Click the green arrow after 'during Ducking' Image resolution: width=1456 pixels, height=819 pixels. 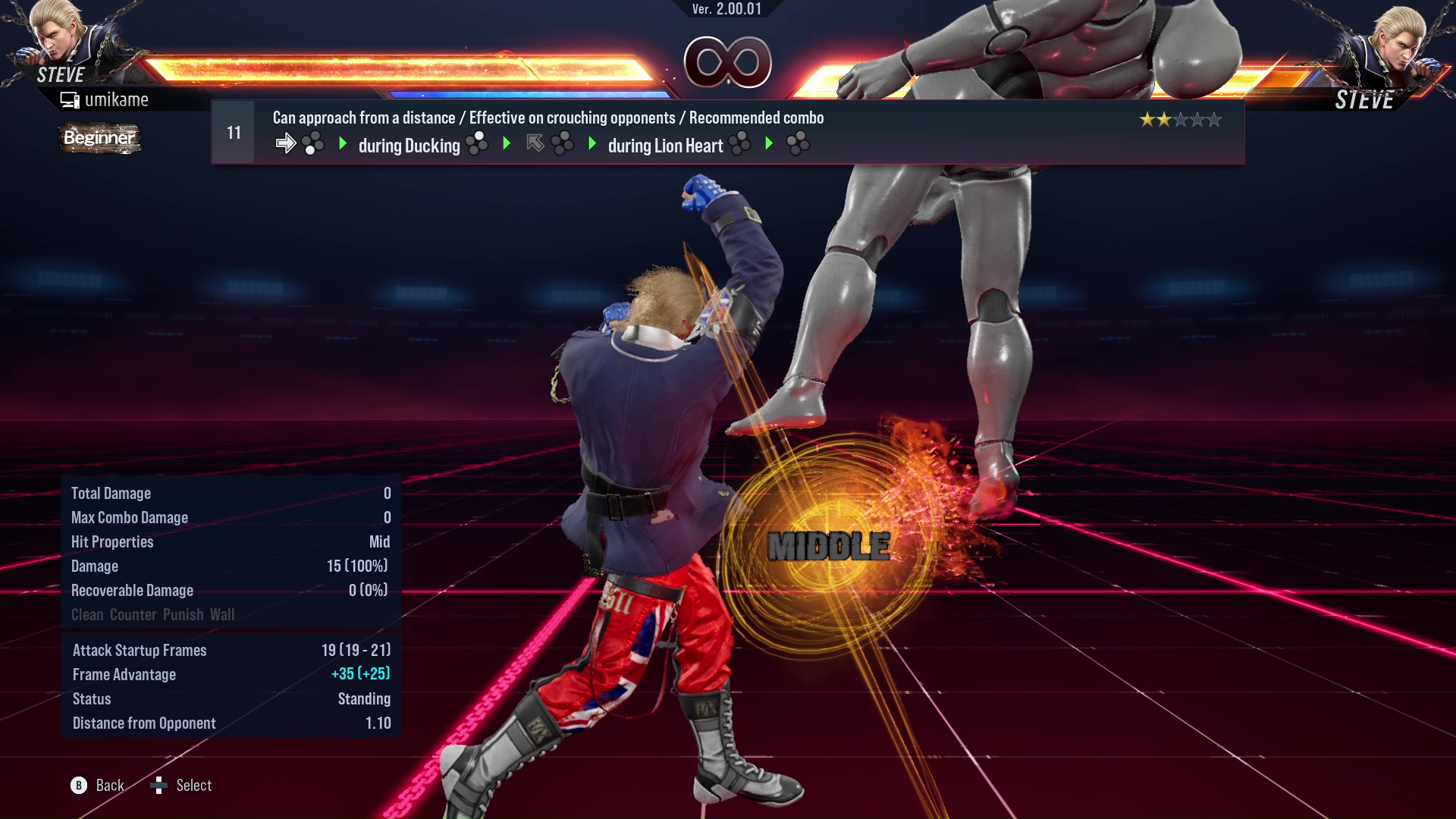(506, 143)
